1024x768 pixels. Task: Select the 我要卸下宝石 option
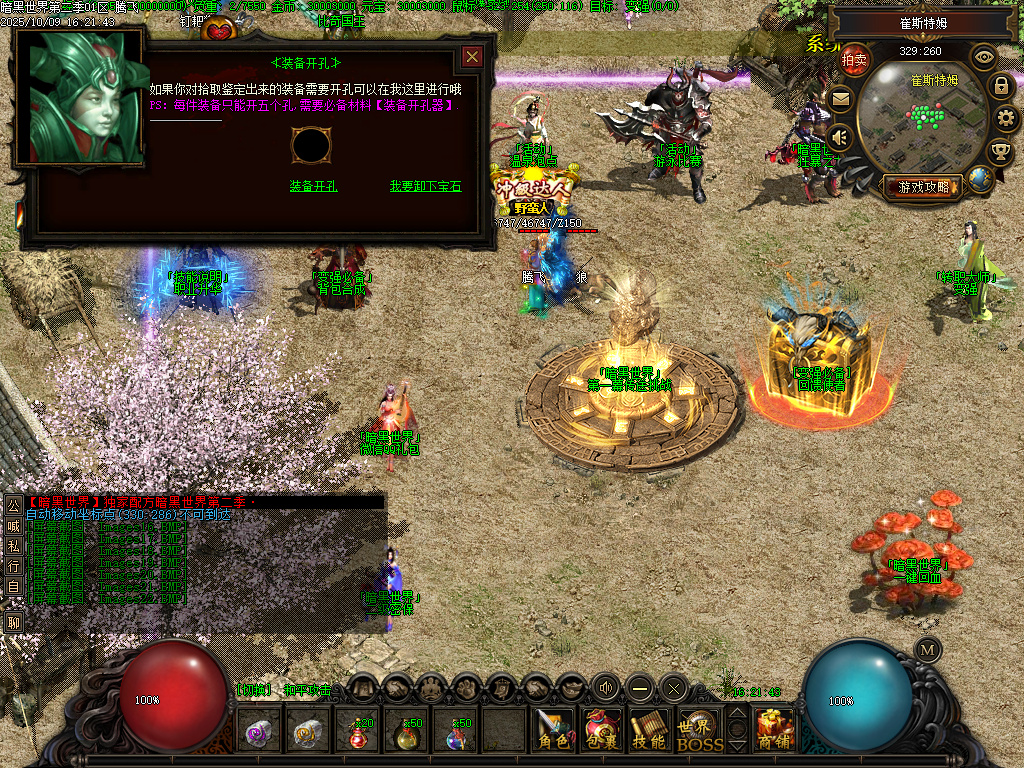(425, 186)
